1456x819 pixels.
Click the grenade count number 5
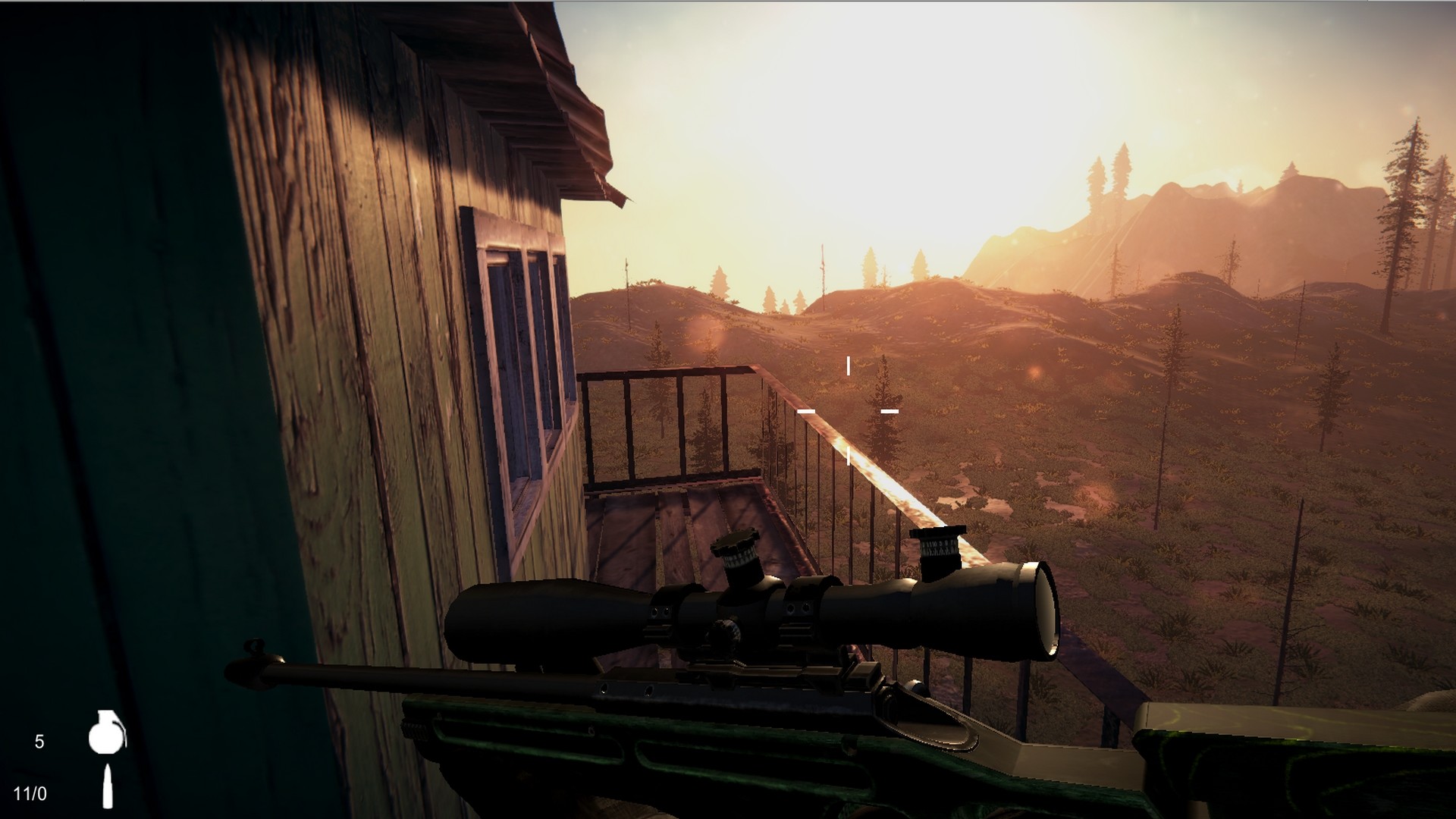point(40,740)
